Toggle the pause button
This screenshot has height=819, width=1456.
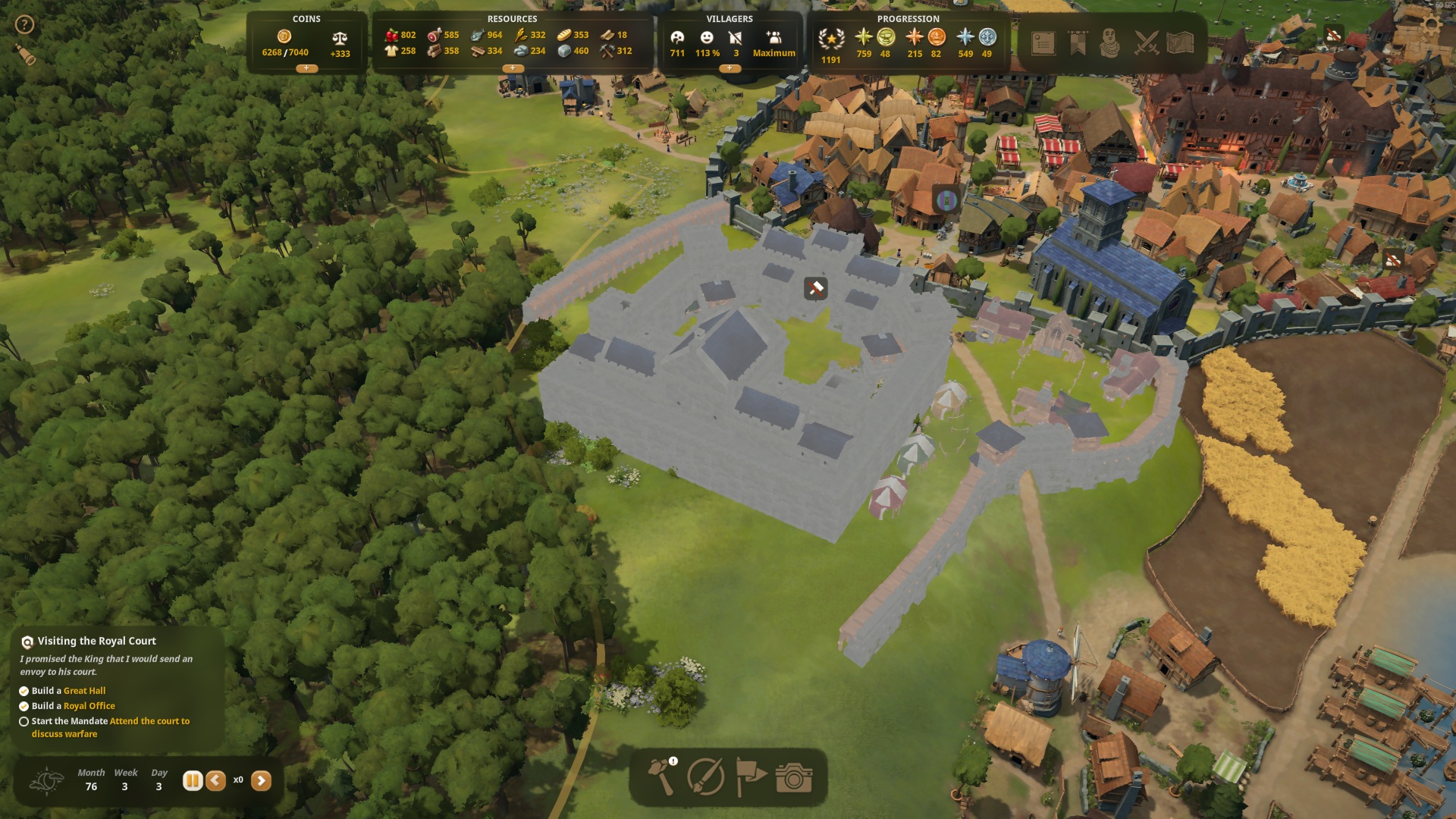(193, 780)
